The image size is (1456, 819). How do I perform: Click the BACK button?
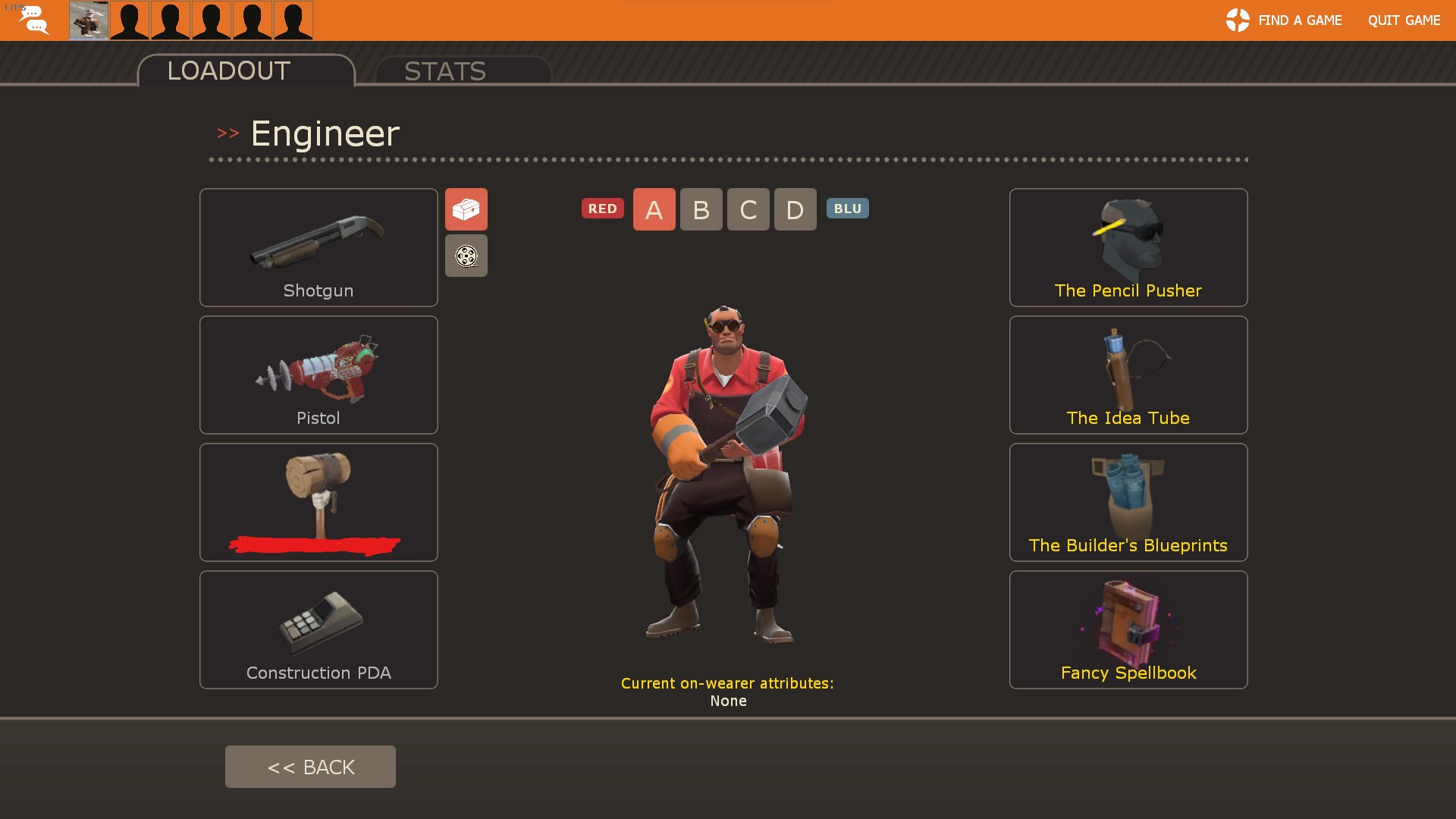click(310, 766)
